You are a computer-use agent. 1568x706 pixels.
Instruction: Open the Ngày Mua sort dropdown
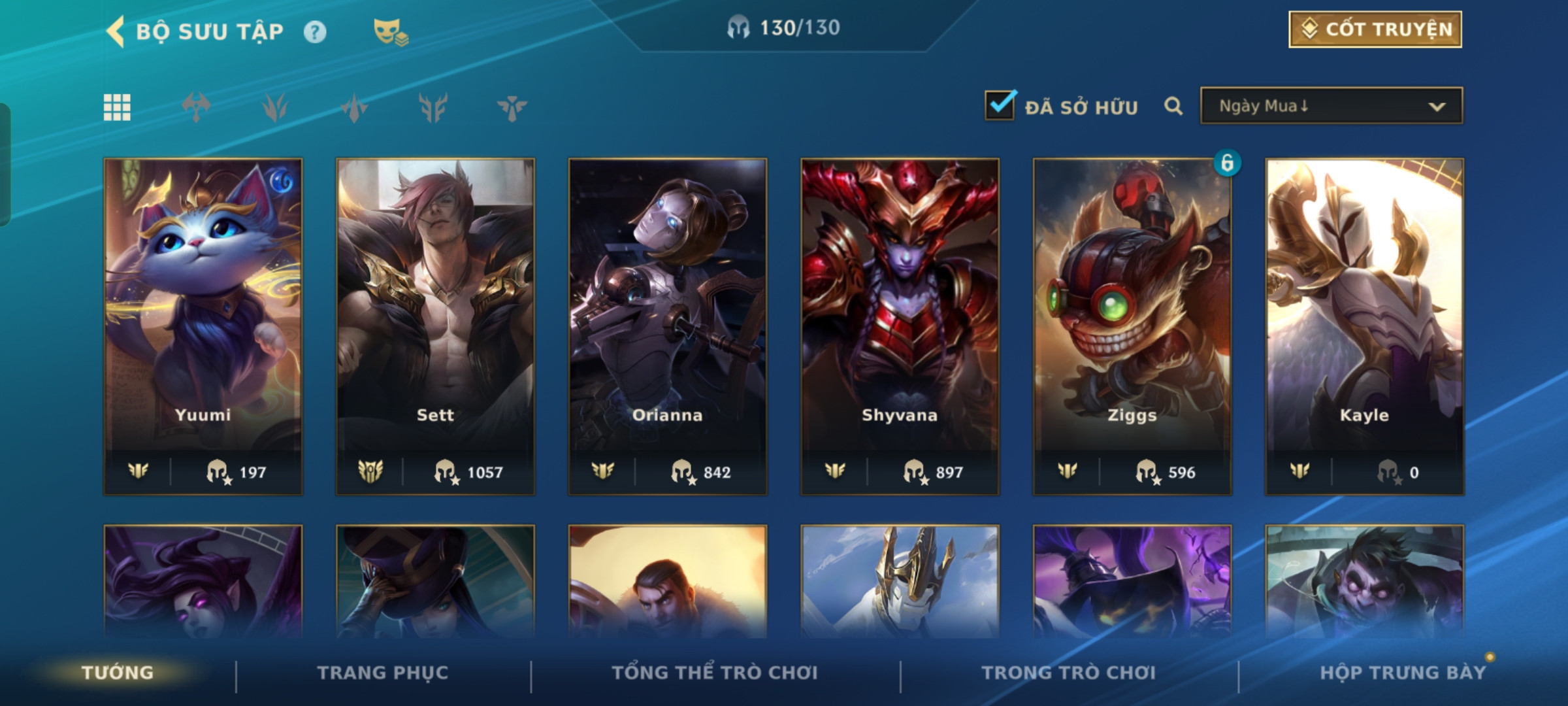tap(1331, 106)
